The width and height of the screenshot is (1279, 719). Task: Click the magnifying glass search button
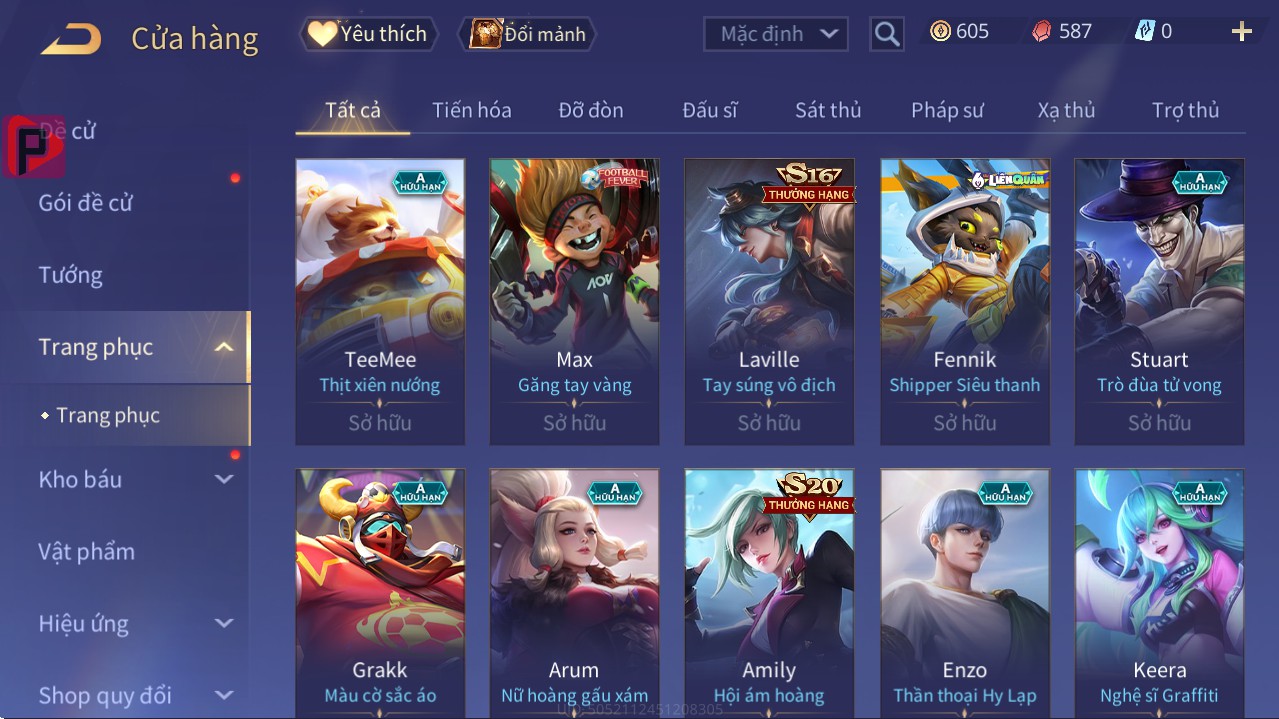[x=886, y=34]
